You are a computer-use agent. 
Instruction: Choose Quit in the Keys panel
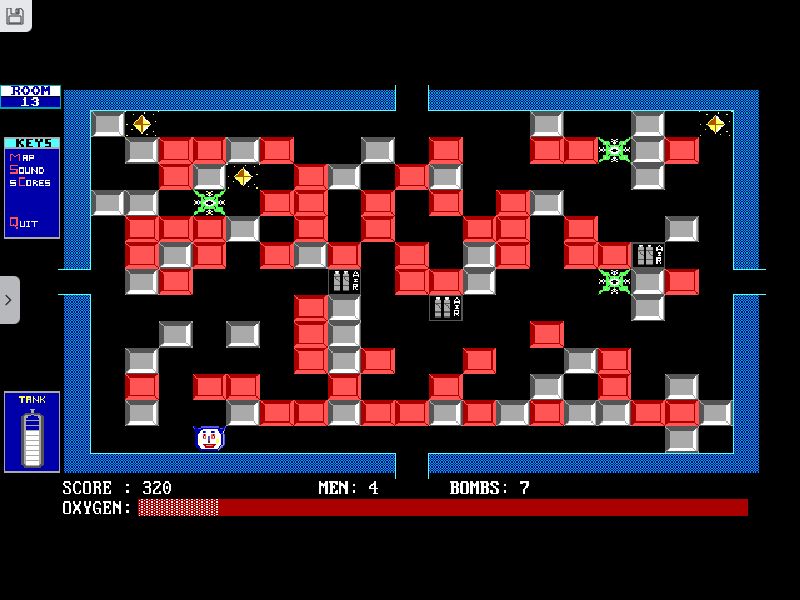pos(24,223)
